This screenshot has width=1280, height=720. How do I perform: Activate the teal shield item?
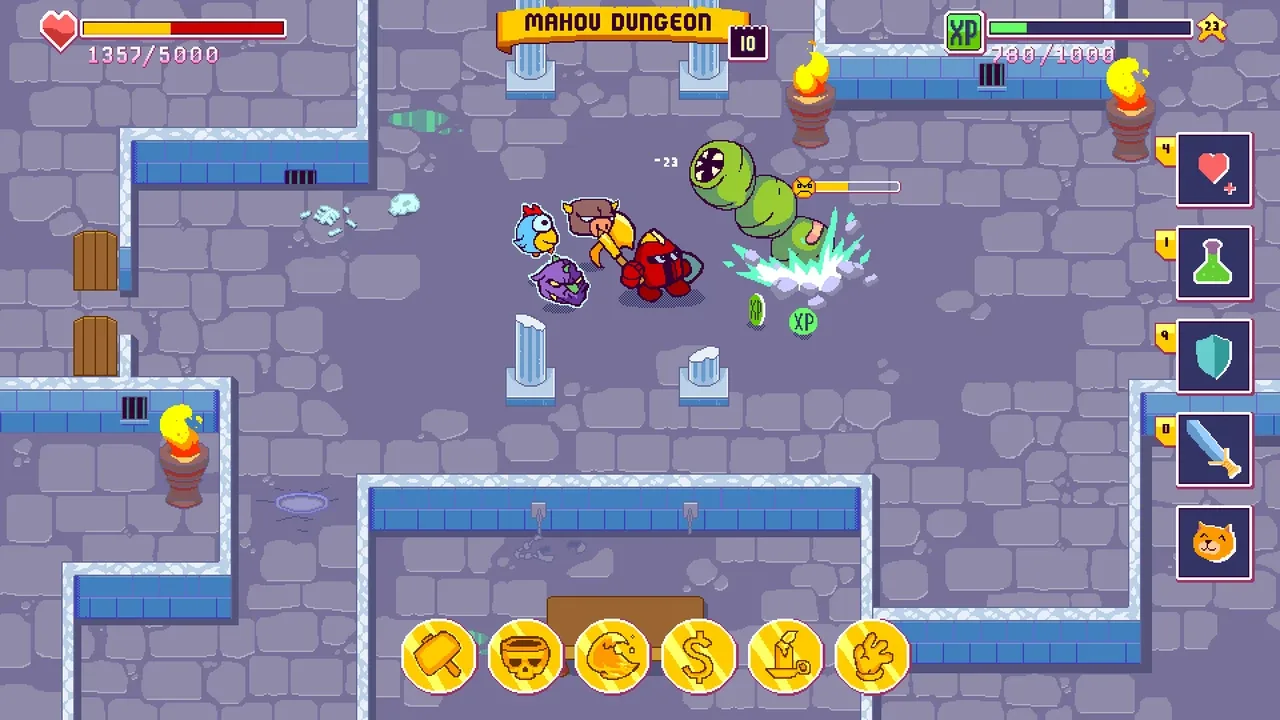pos(1214,357)
